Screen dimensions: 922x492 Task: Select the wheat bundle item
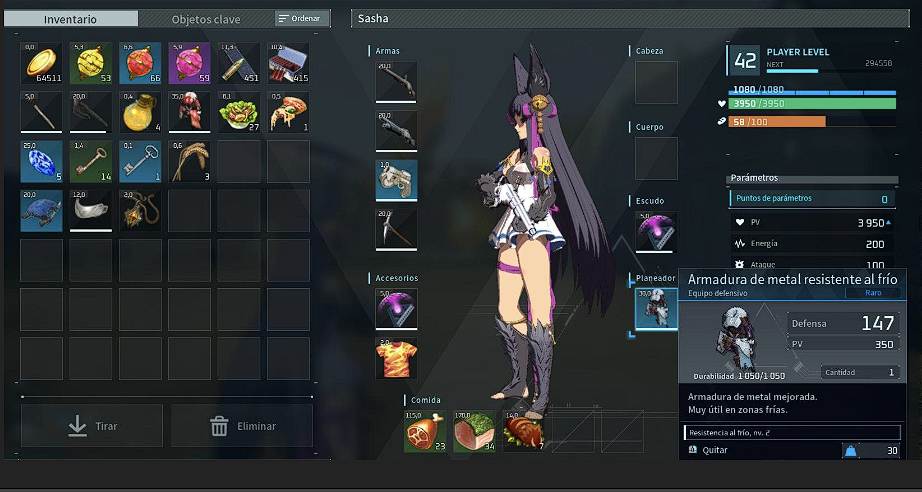pos(189,161)
